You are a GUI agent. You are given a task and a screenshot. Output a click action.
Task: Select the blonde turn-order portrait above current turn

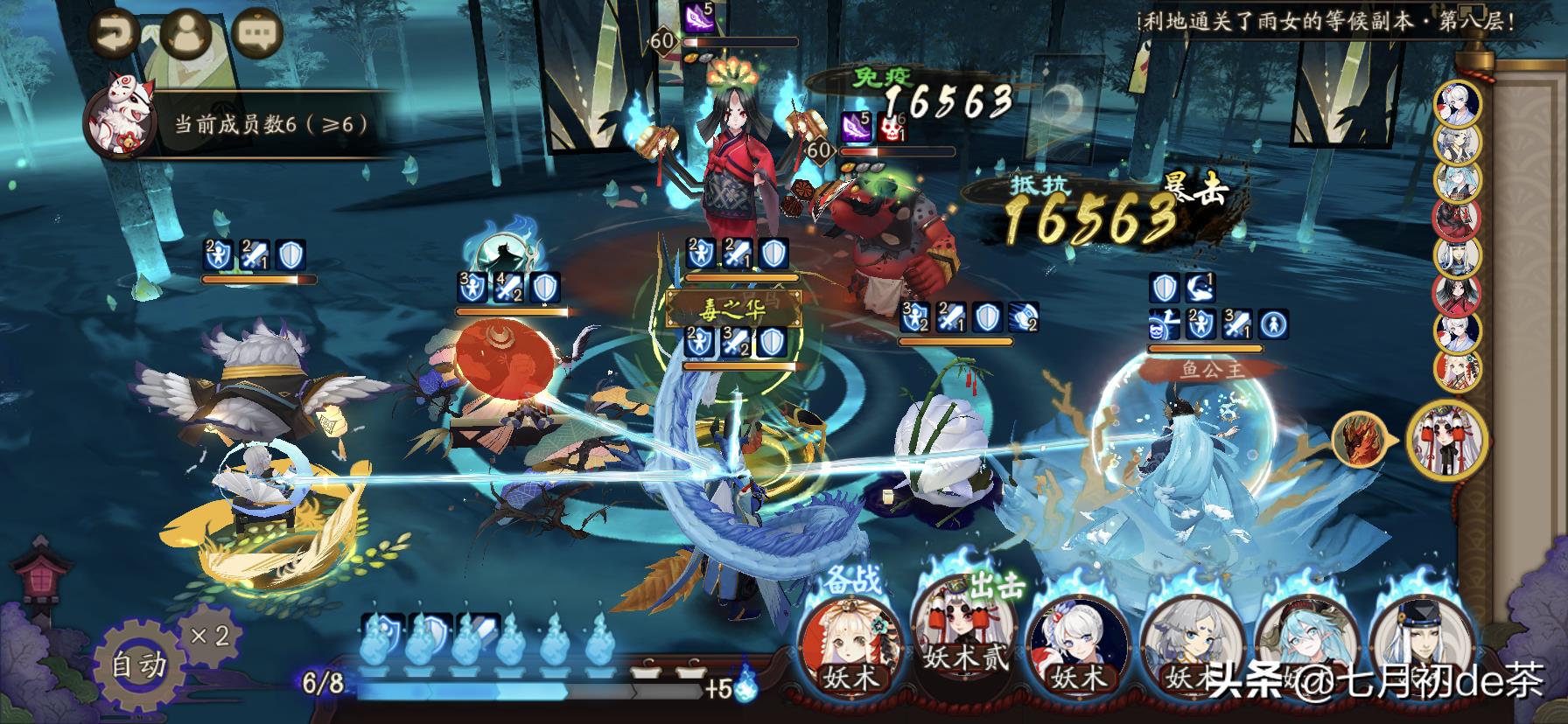tap(1457, 370)
